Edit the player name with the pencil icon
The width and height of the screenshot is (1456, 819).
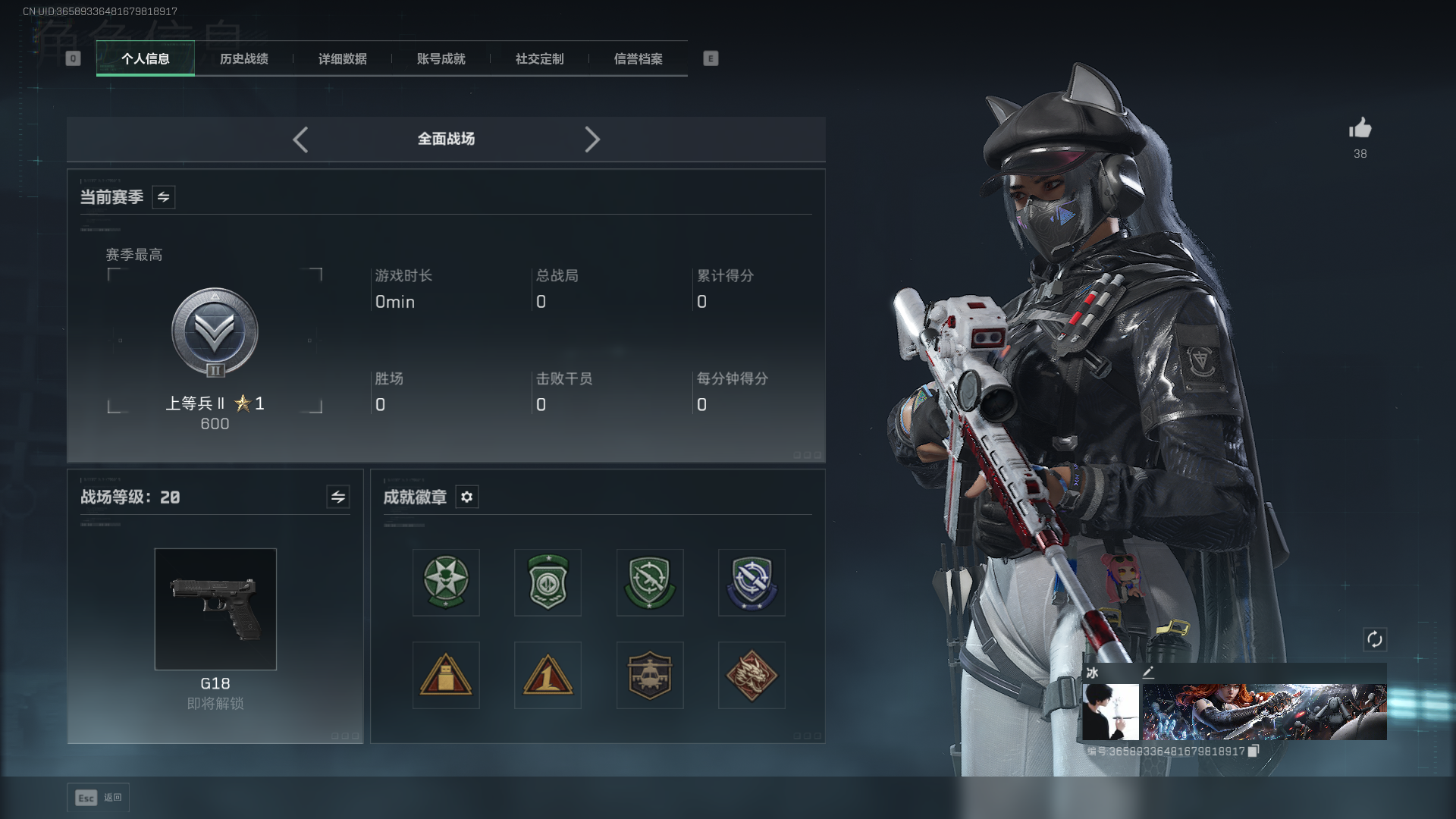1148,672
